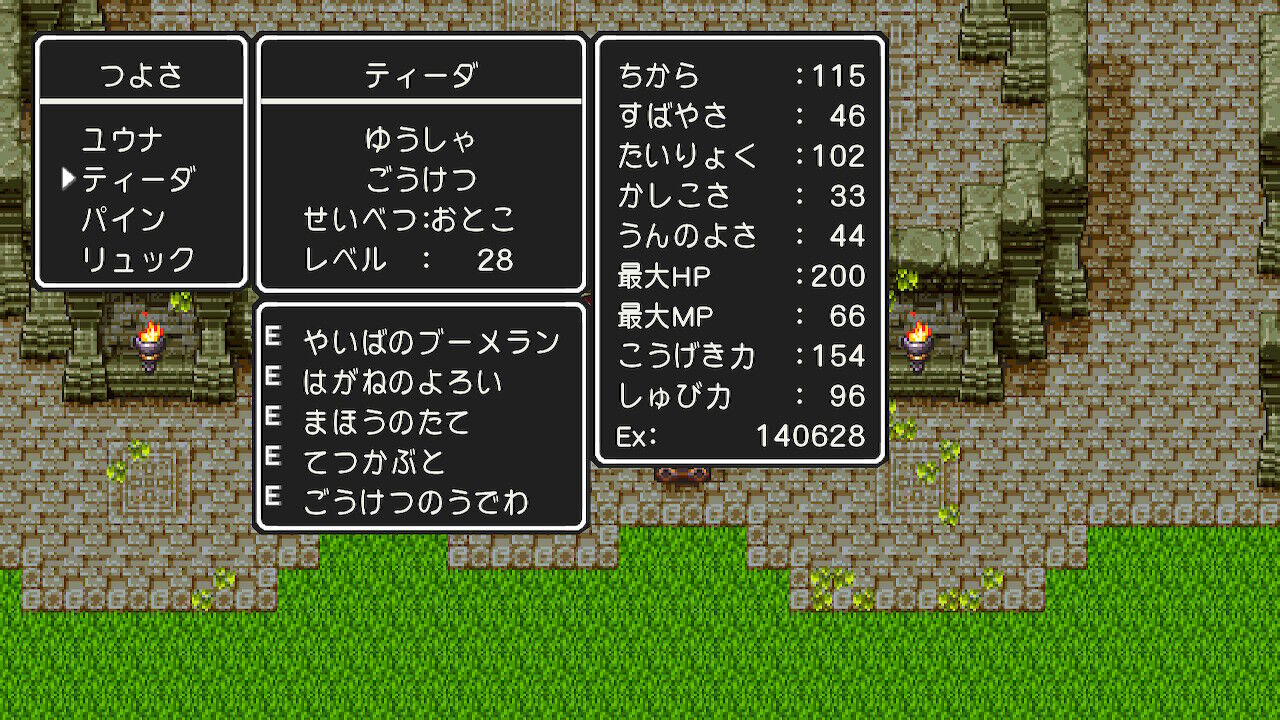Viewport: 1280px width, 720px height.
Task: Click the cursor arrow next to ティーダ
Action: tap(67, 178)
